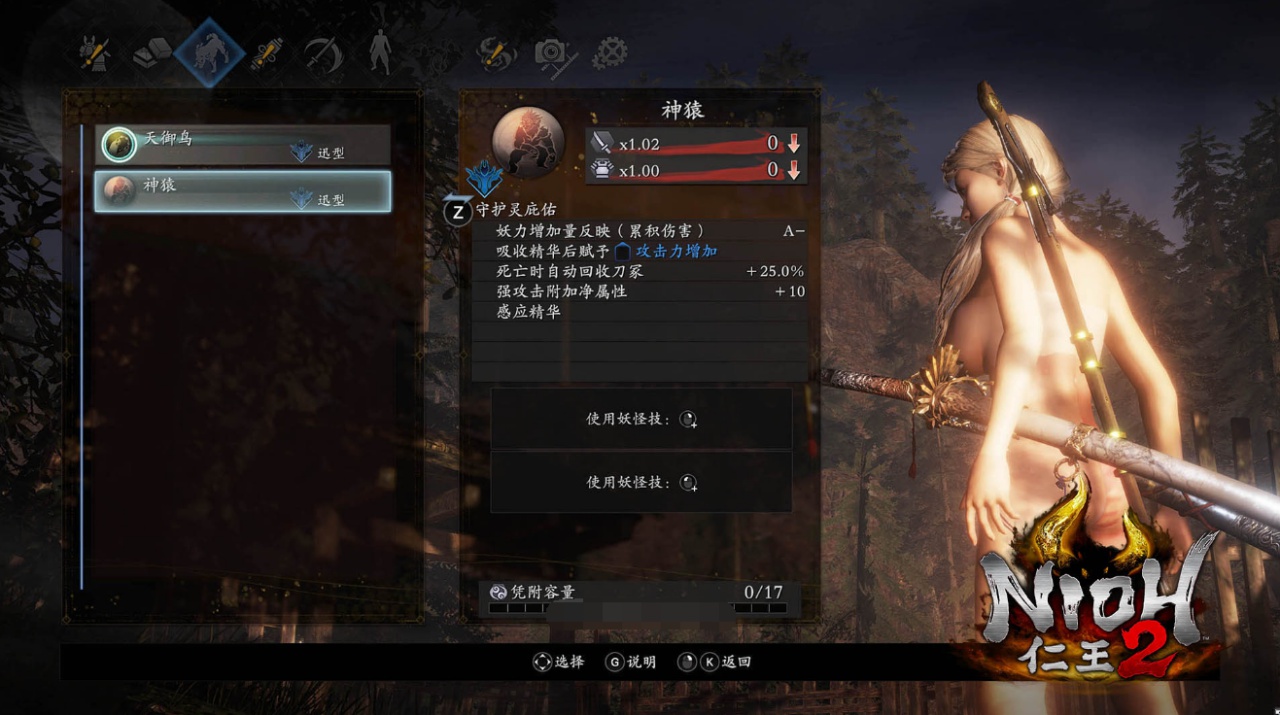The image size is (1280, 715).
Task: Select the 守护灵庇佑 effect heading
Action: coord(514,210)
